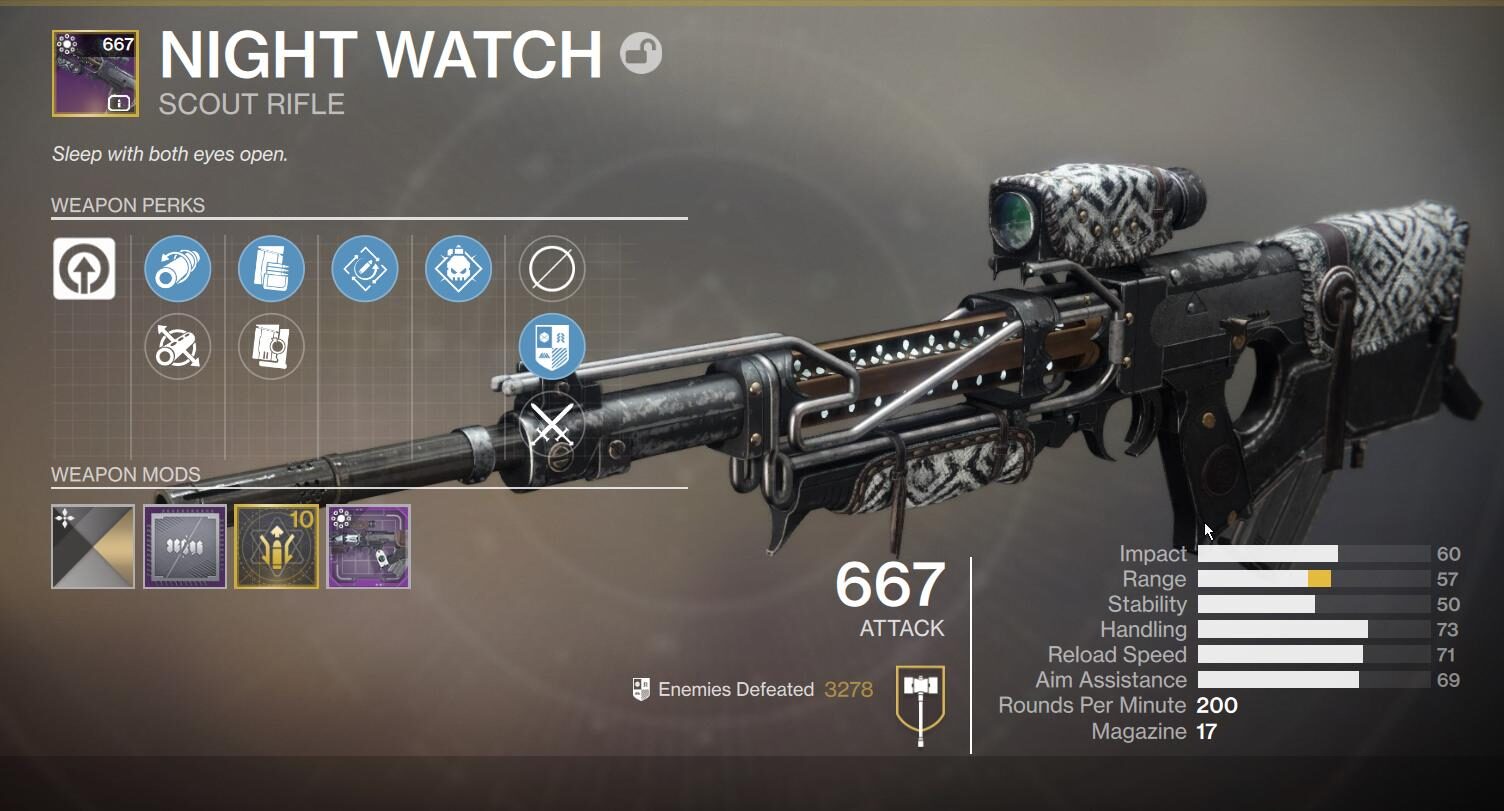Toggle the lock icon beside Night Watch
1504x811 pixels.
(x=640, y=53)
